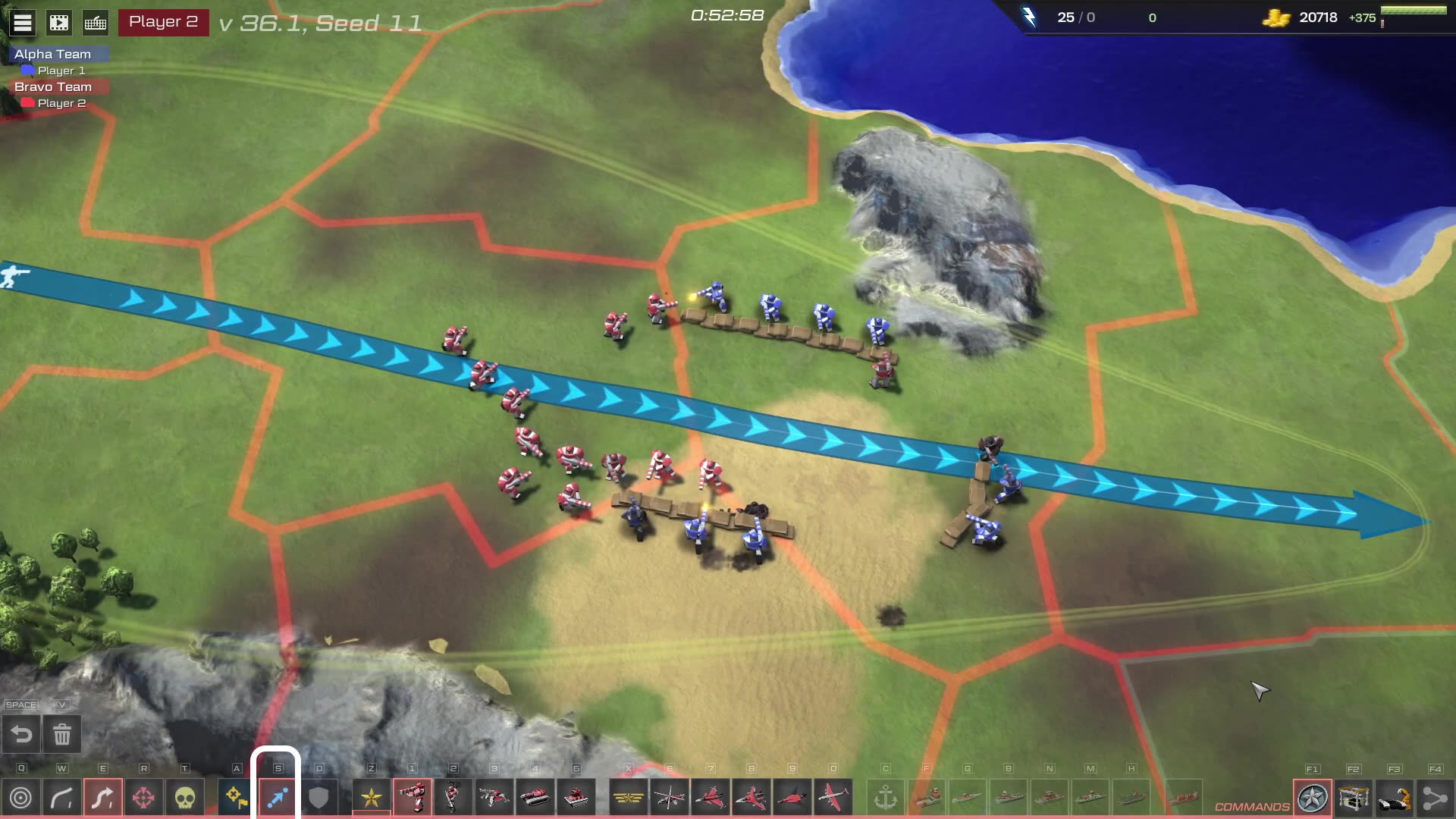Image resolution: width=1456 pixels, height=819 pixels.
Task: Open the share nodes panel
Action: (1435, 799)
